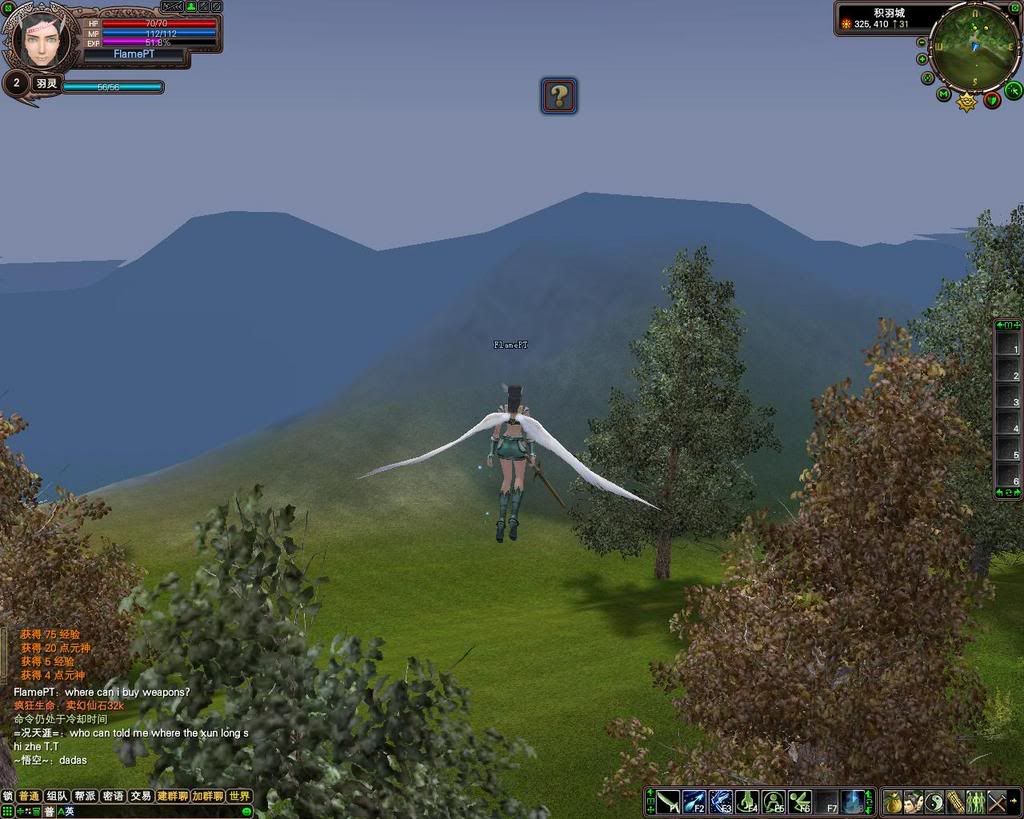Screen dimensions: 1024x819
Task: Open the bamboo scroll quest icon
Action: click(955, 802)
